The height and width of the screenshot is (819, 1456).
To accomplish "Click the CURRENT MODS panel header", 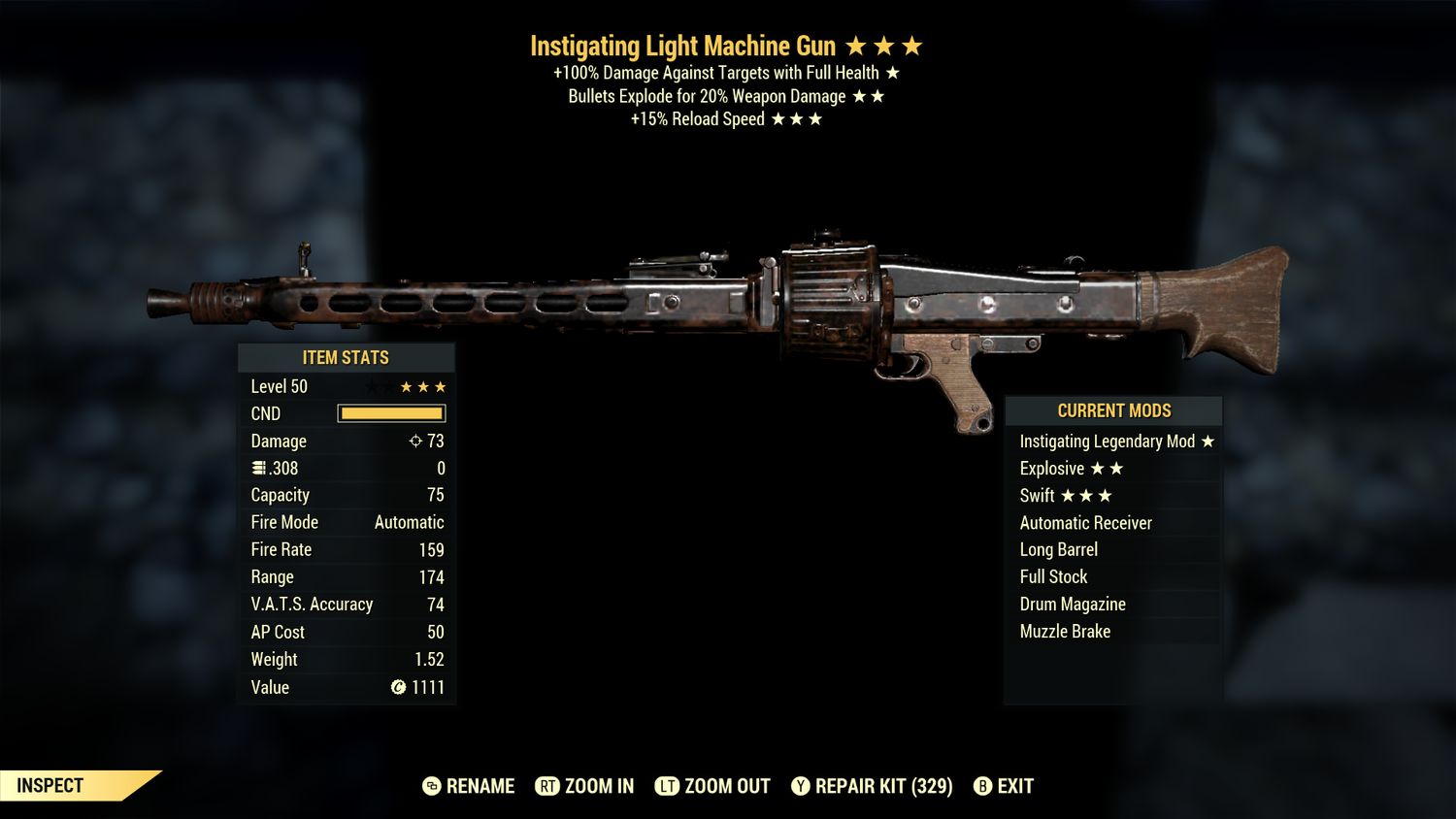I will tap(1112, 410).
